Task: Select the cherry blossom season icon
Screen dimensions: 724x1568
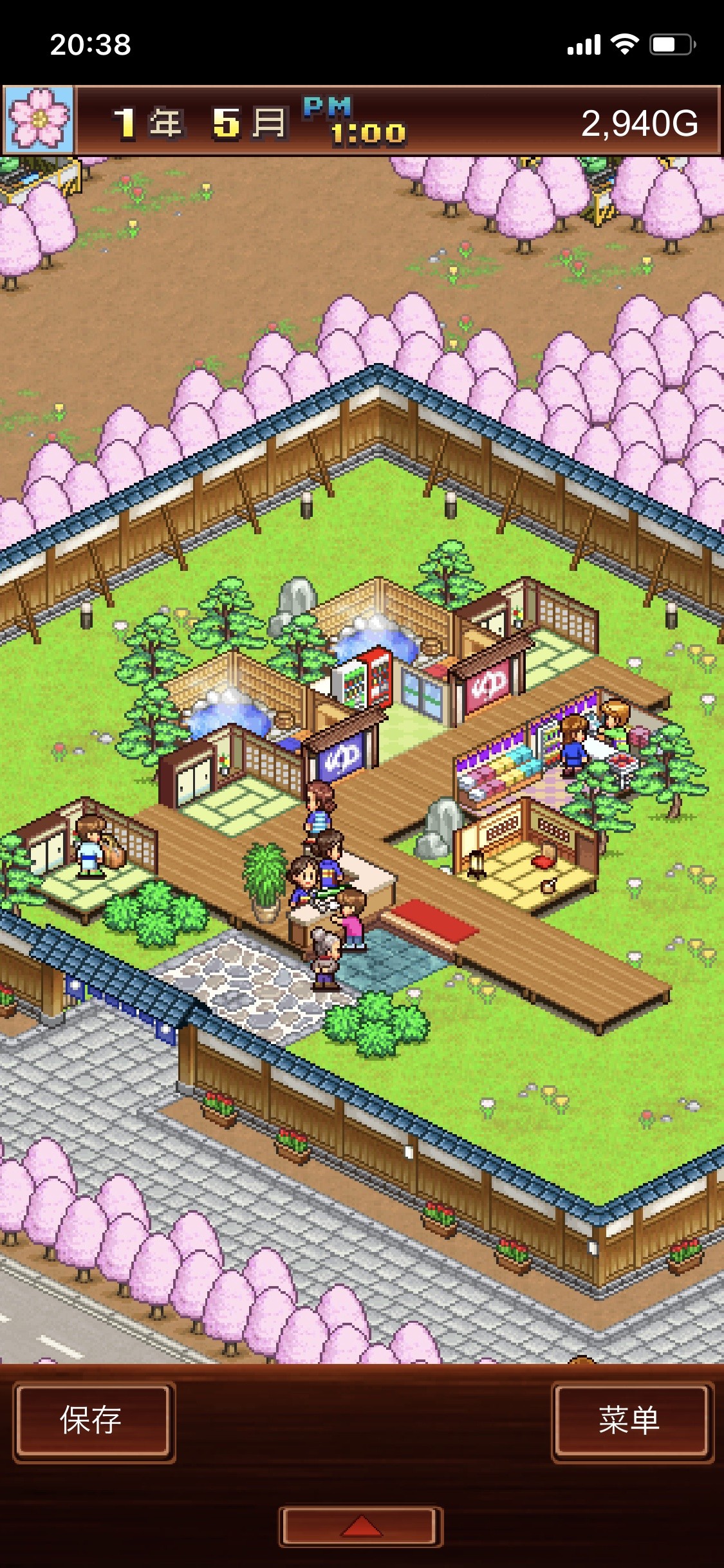Action: coord(39,120)
